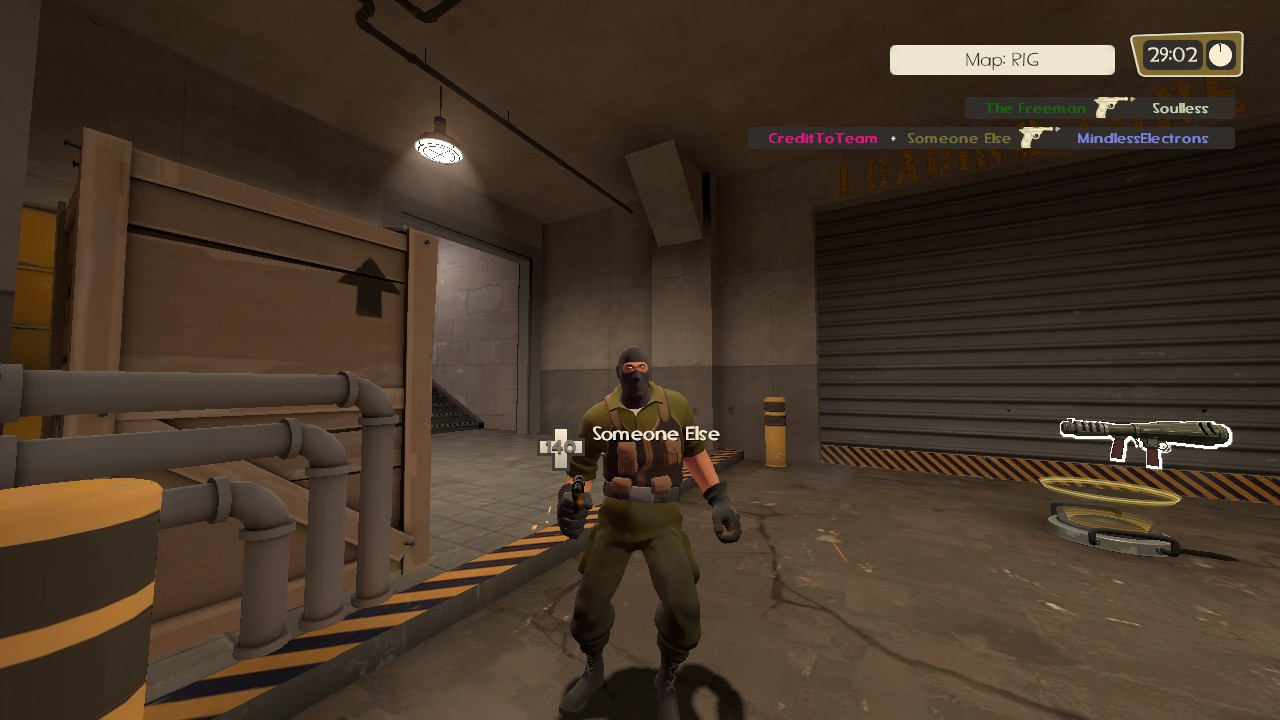Select the yellow glow rings around the ammo pack

point(1110,492)
